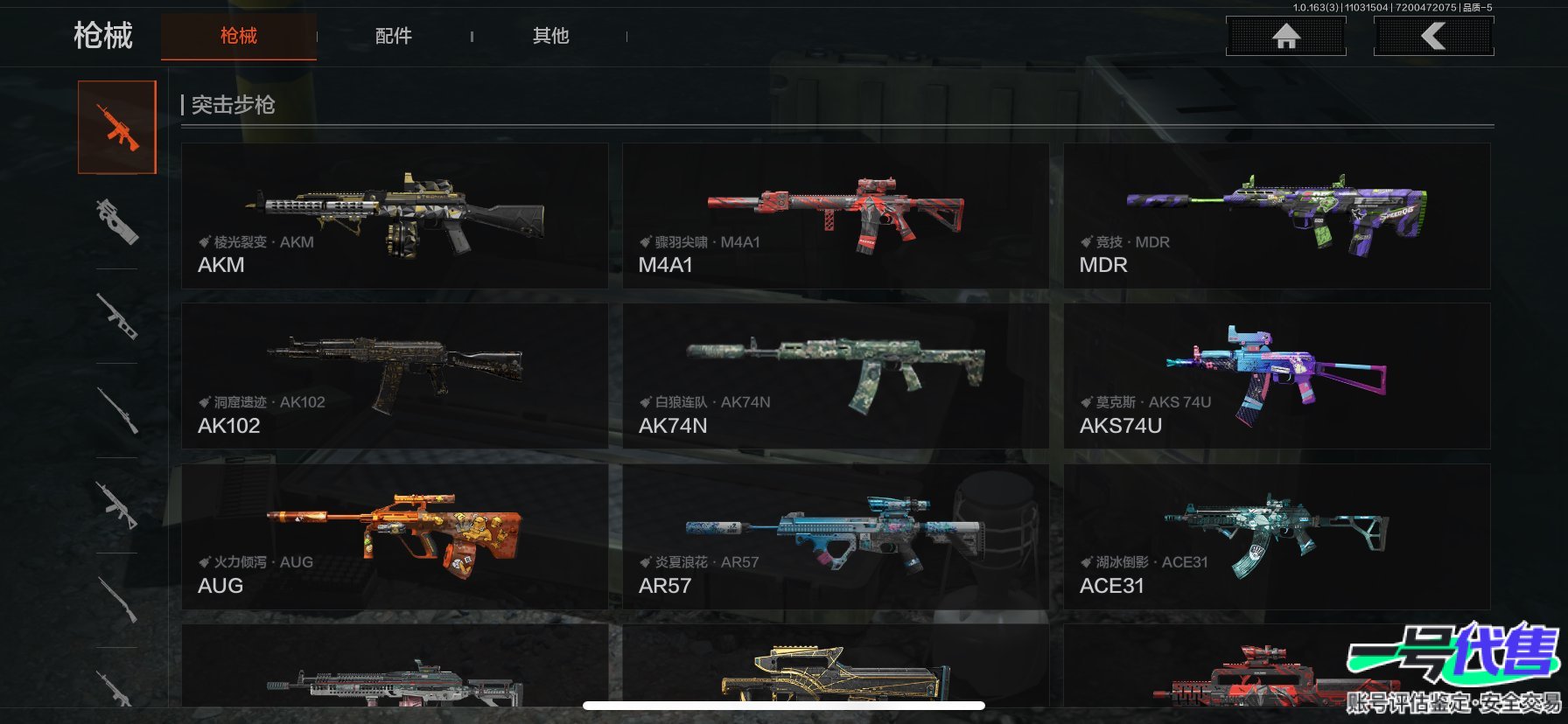Open the 配件 tab
The height and width of the screenshot is (724, 1568).
click(x=393, y=36)
